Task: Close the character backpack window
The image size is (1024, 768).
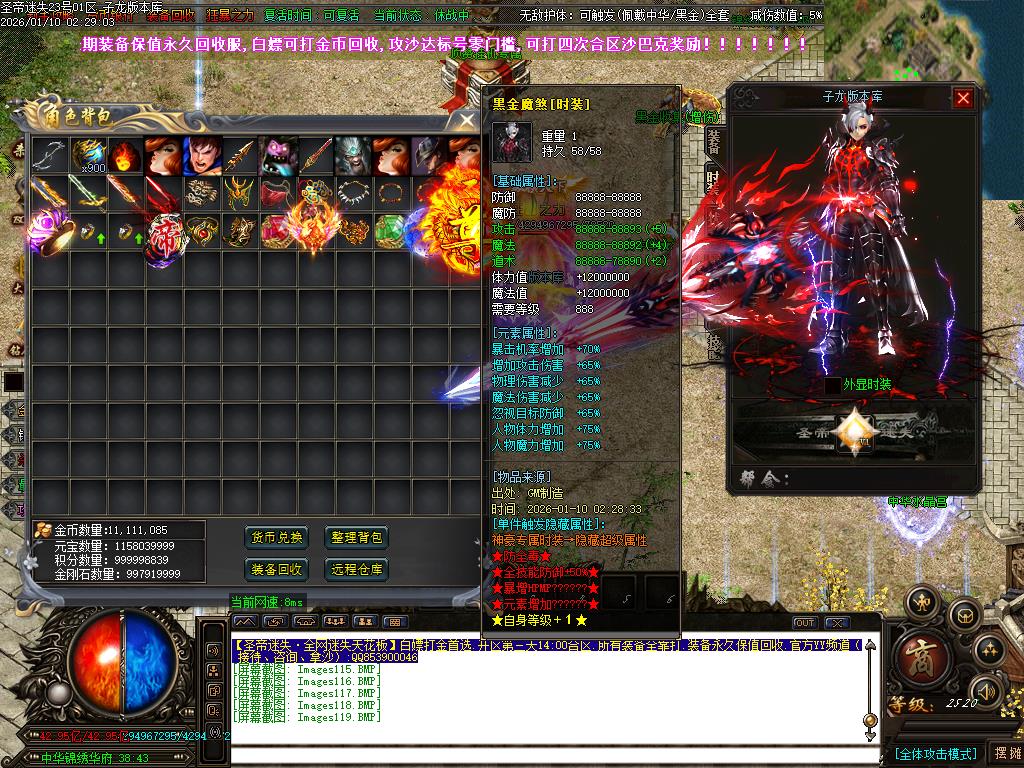Action: pyautogui.click(x=467, y=120)
